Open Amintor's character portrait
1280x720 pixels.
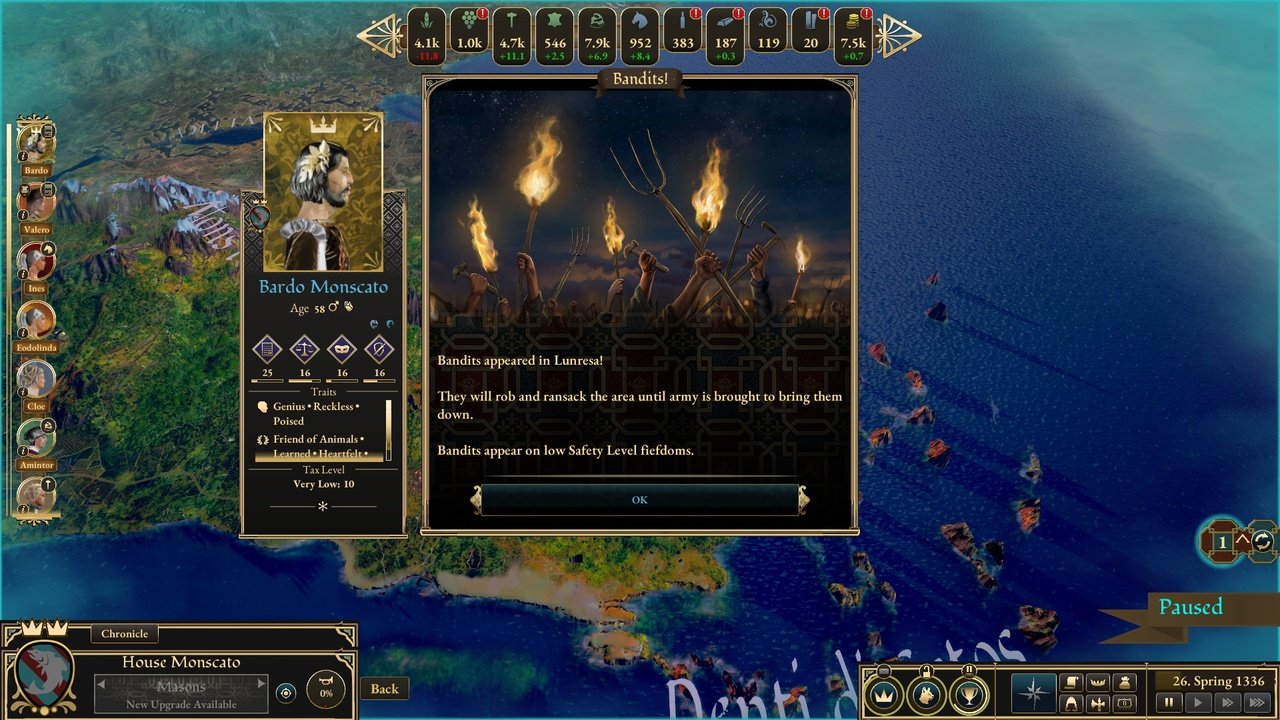(36, 439)
